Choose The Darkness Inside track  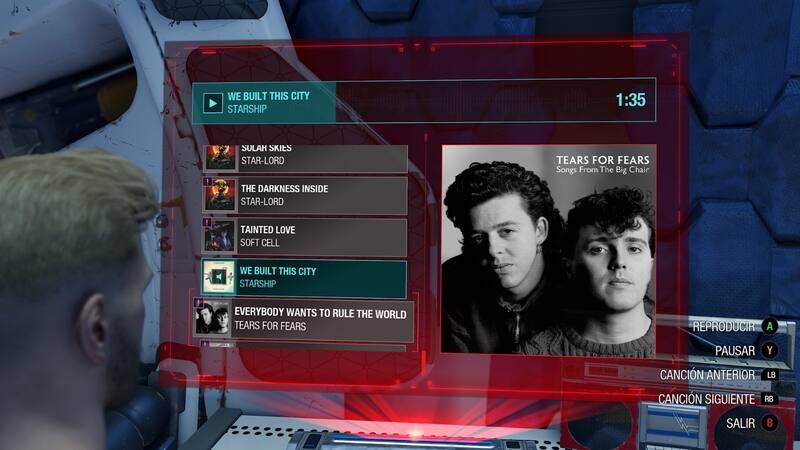point(305,195)
